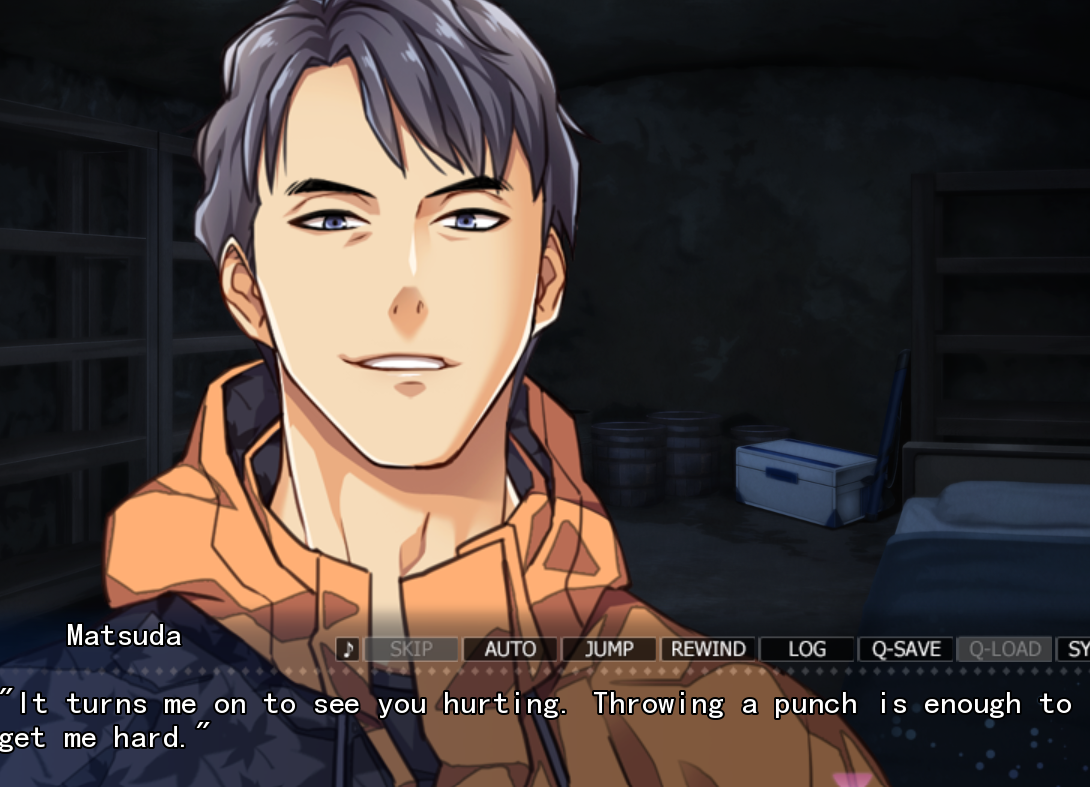
Task: Turn on AUTO text advance
Action: pyautogui.click(x=510, y=649)
